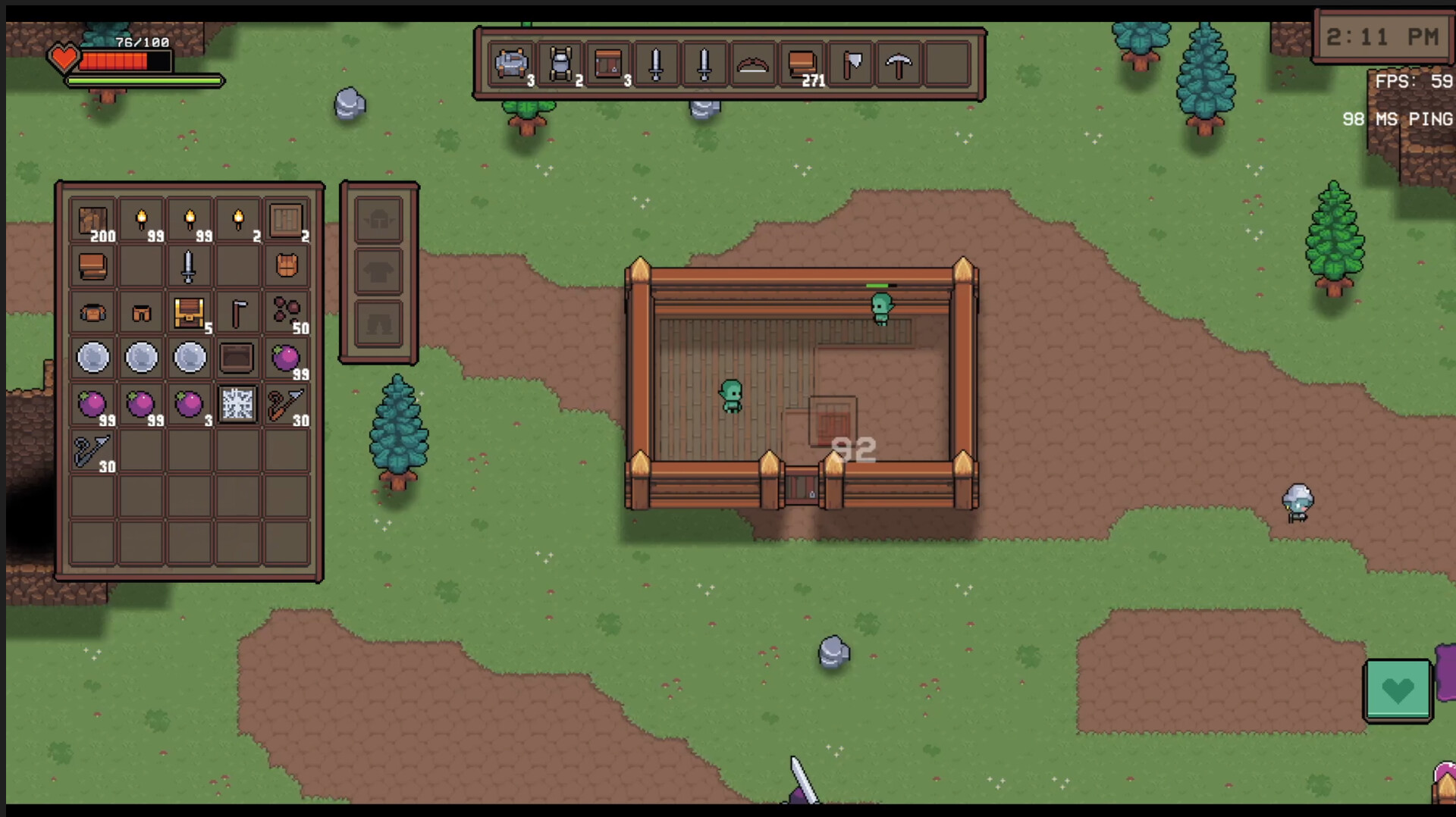Select the 271 wood stack in the hotbar
1456x817 pixels.
(x=802, y=64)
